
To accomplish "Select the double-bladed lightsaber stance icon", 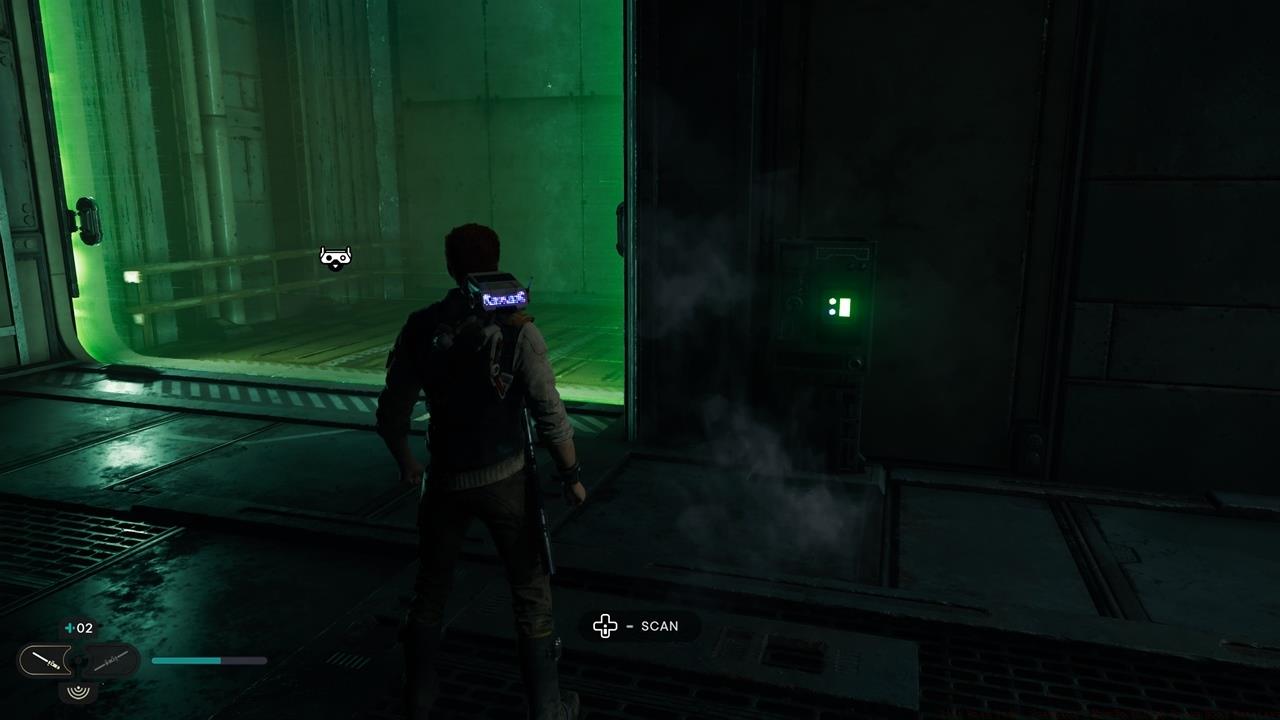I will pos(110,662).
